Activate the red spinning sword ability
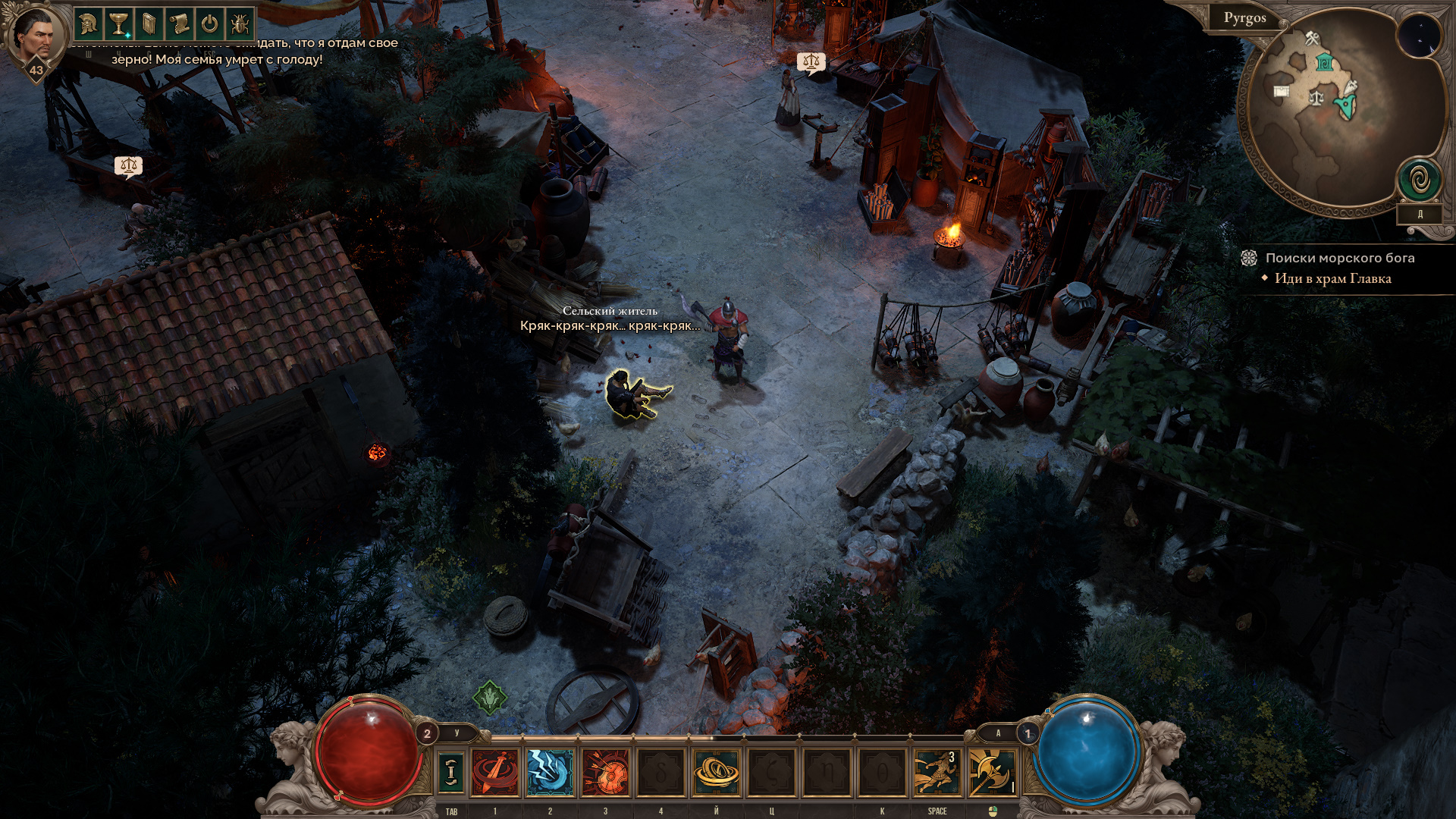Viewport: 1456px width, 819px height. (495, 773)
